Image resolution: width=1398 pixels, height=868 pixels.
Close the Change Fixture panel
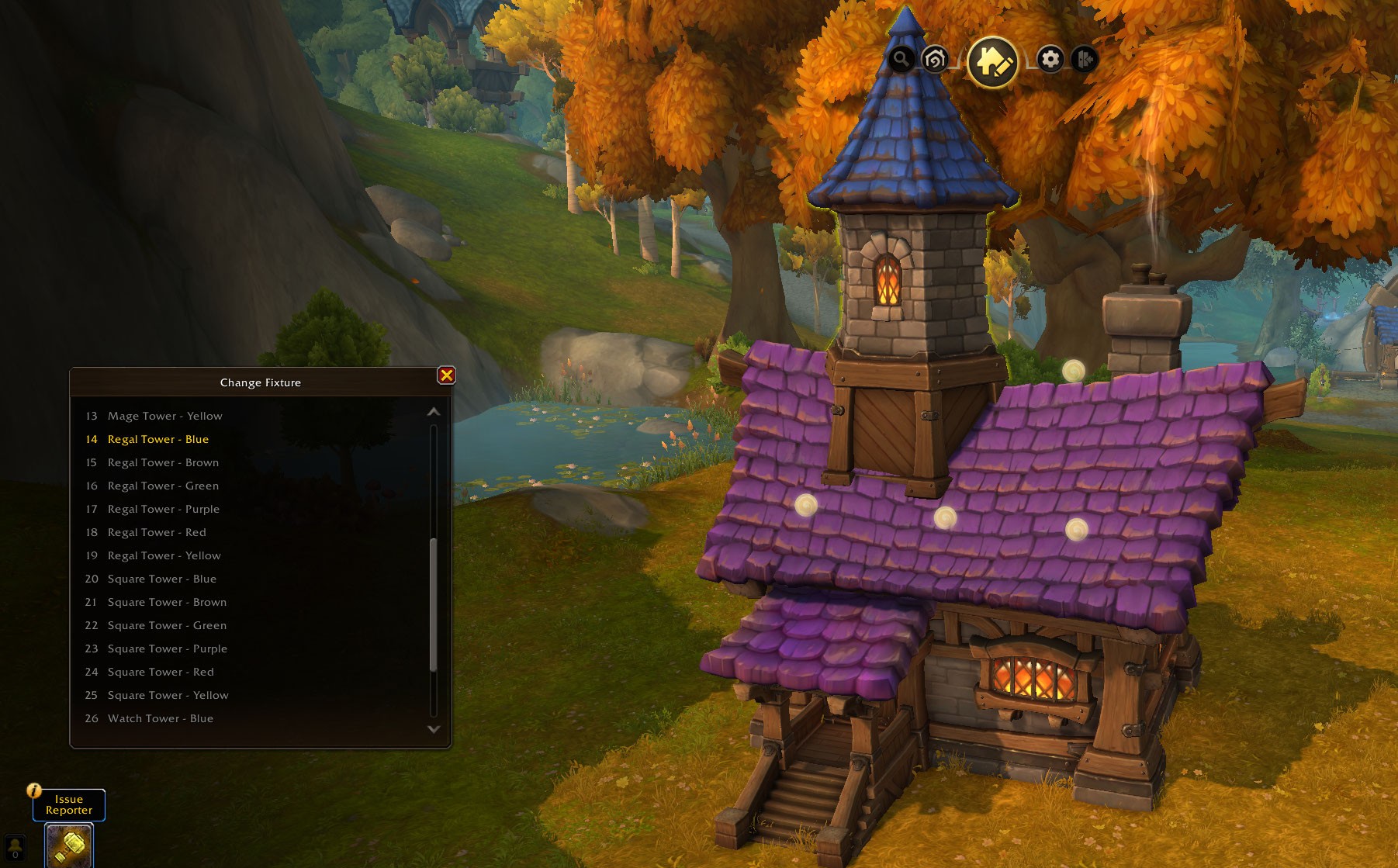coord(447,375)
